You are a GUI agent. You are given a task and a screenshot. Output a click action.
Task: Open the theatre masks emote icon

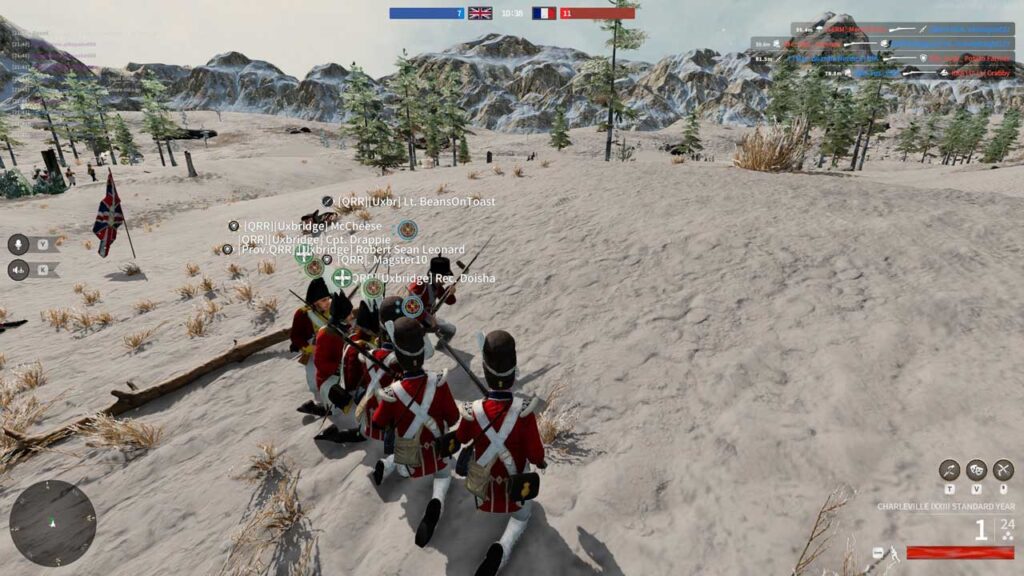point(976,470)
